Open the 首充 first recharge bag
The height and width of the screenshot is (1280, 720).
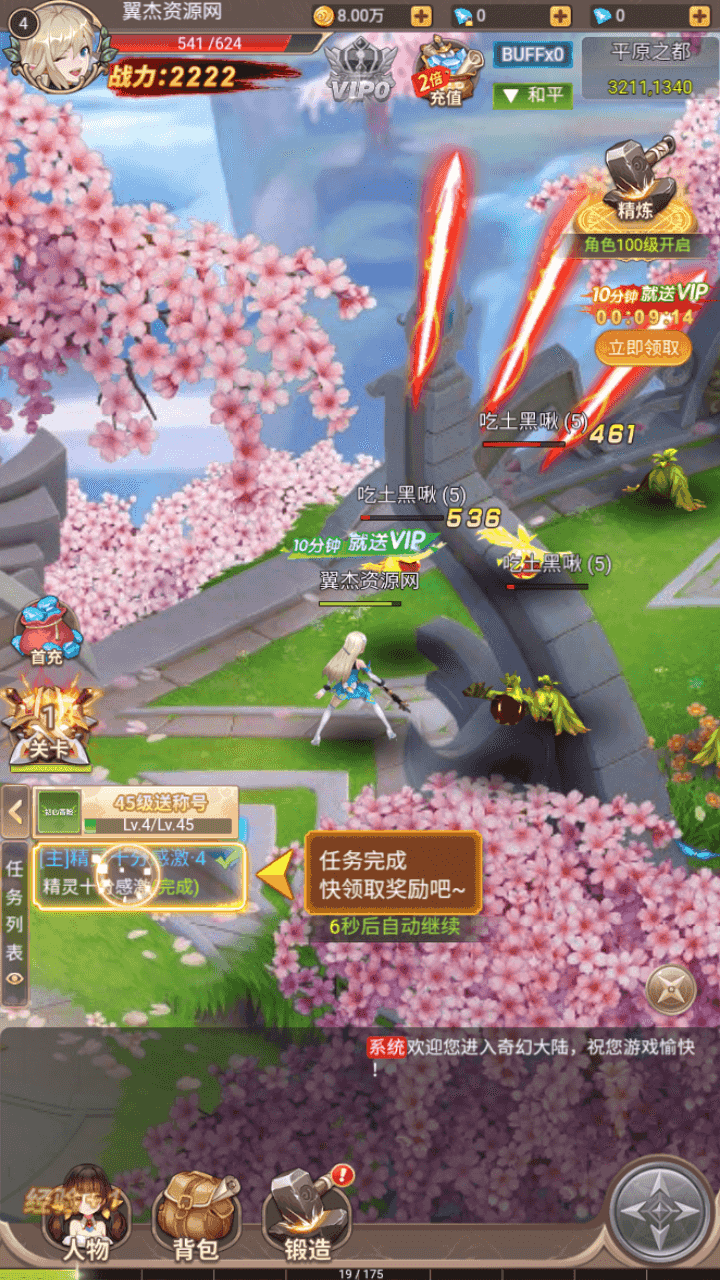coord(42,632)
